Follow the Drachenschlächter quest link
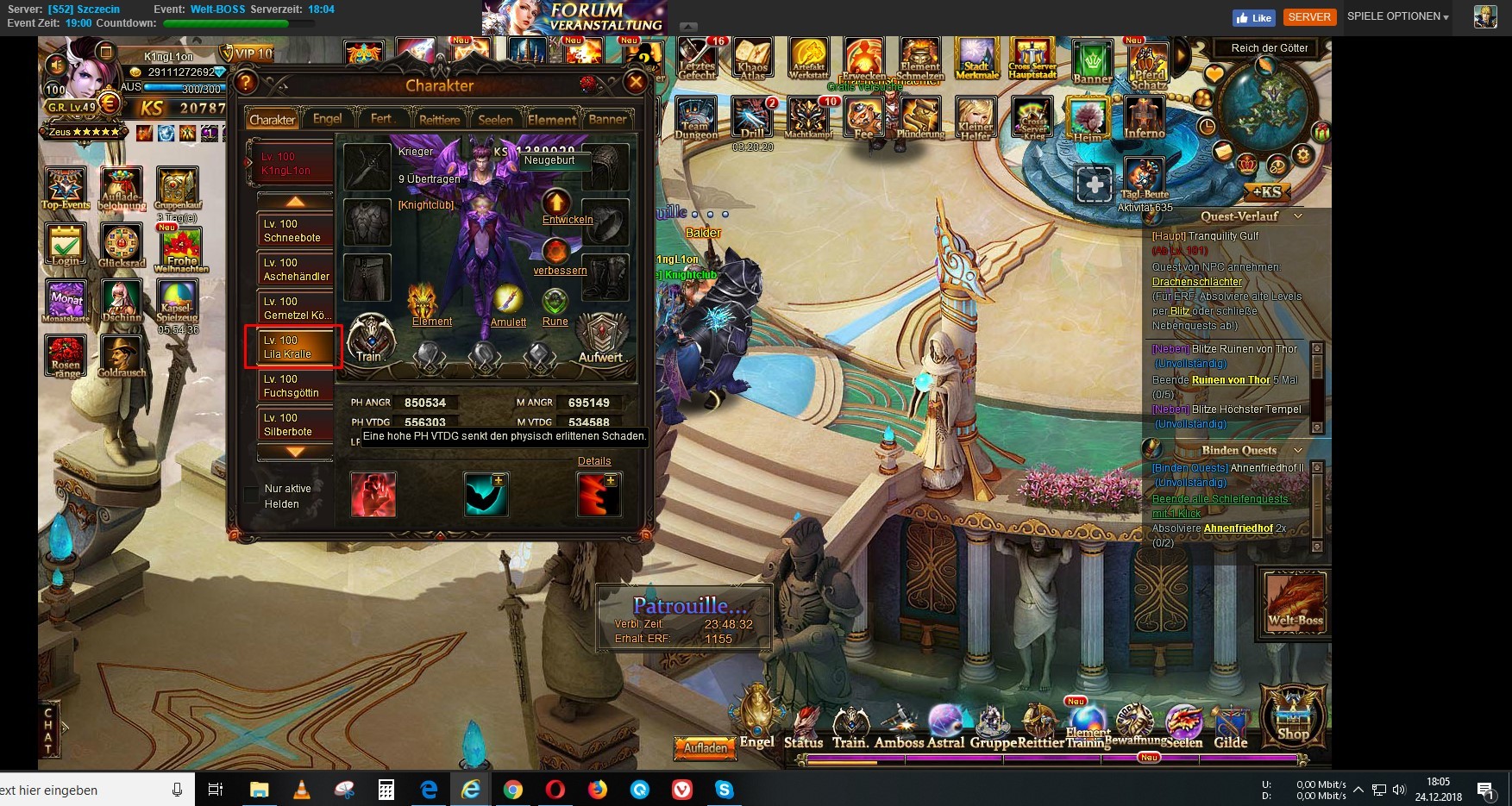The image size is (1512, 806). point(1197,282)
